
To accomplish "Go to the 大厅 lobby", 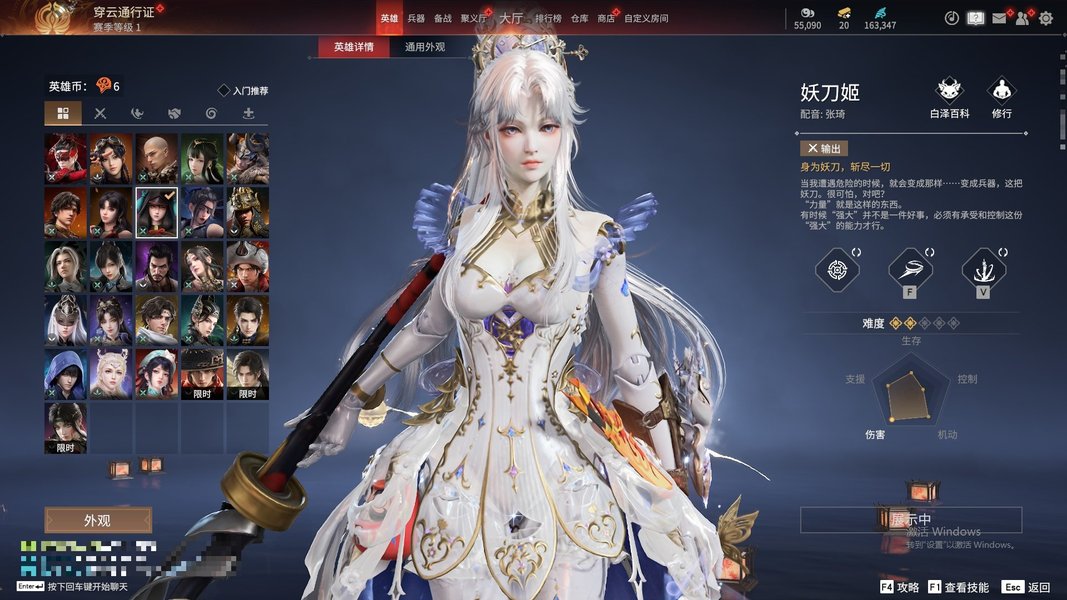I will 511,18.
